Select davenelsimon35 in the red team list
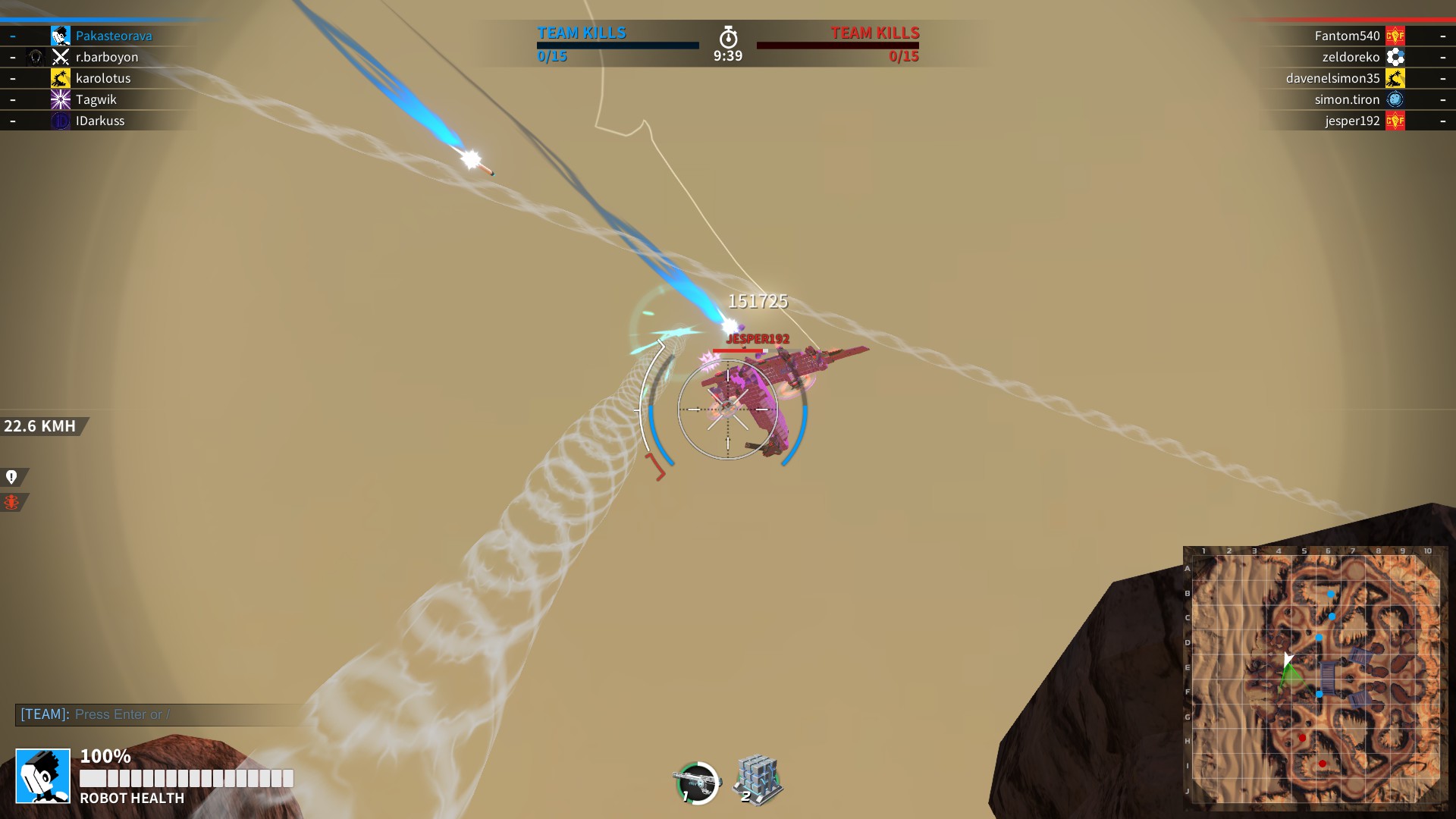 (1332, 78)
